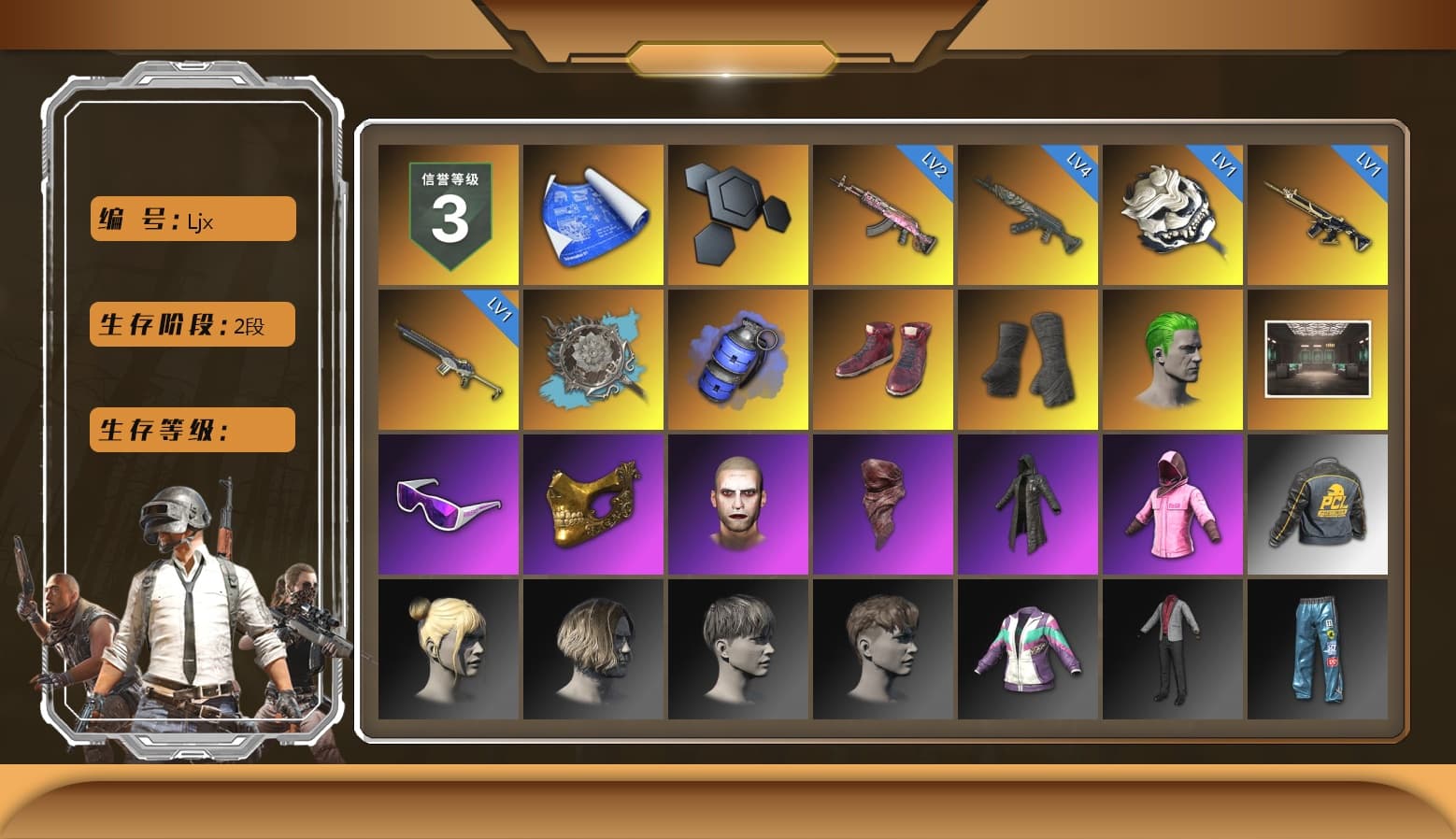
Task: Select the red high-top boots
Action: coord(883,358)
